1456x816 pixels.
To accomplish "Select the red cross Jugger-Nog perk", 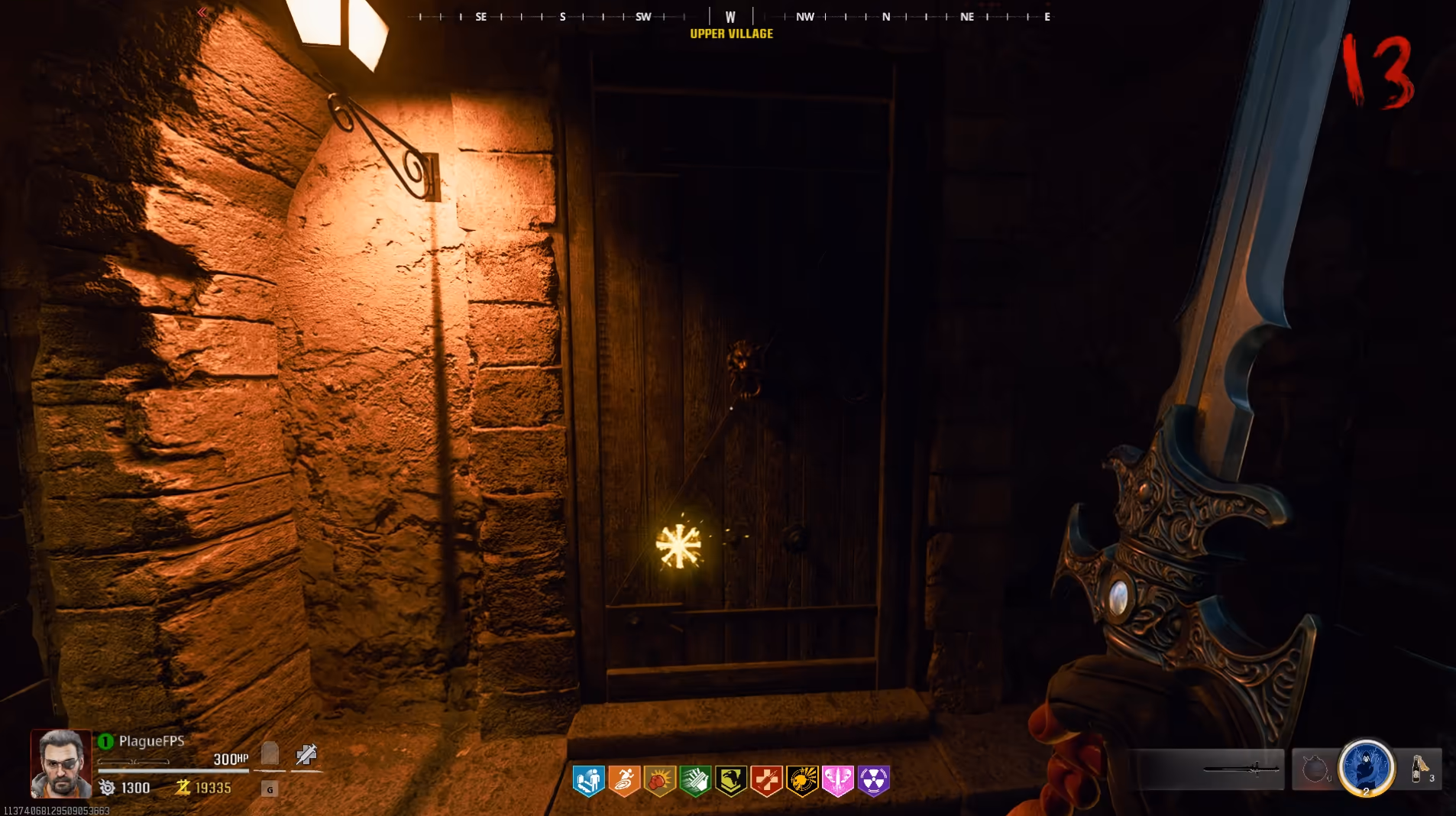I will point(766,781).
